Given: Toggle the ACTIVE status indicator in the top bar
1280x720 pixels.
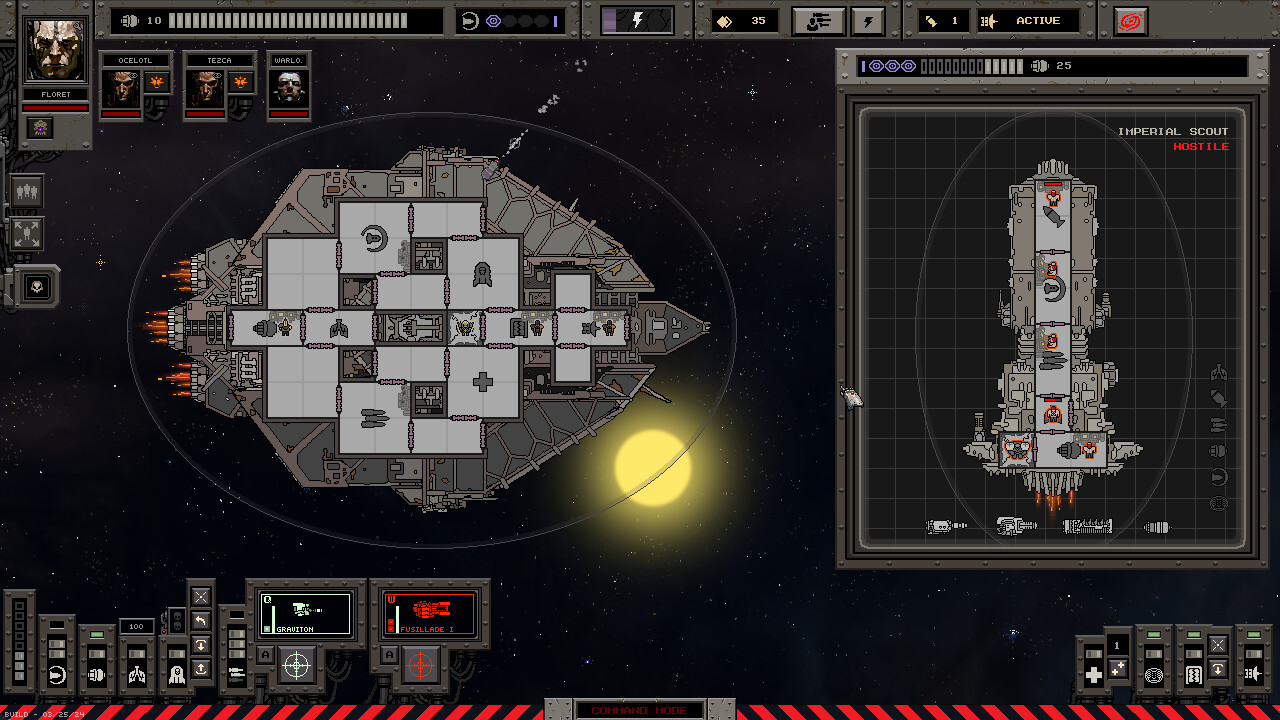Looking at the screenshot, I should (x=1030, y=20).
